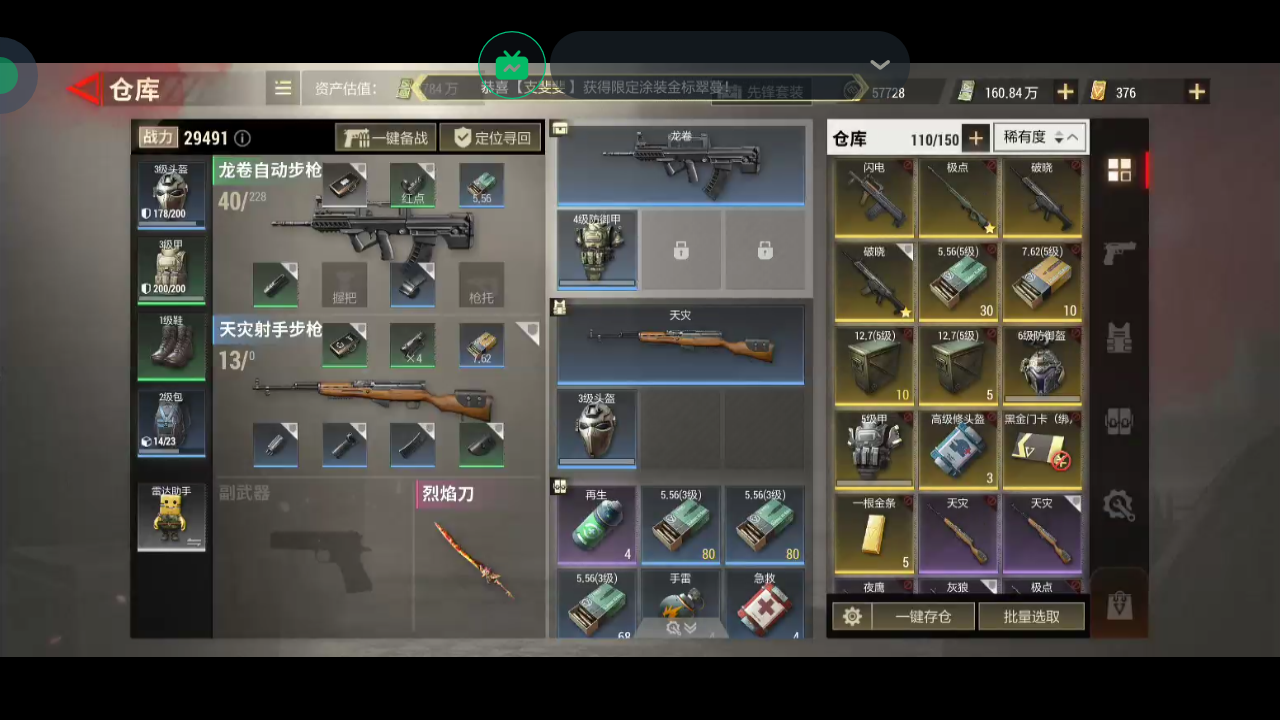Click the 定位寻回 button

tap(492, 138)
